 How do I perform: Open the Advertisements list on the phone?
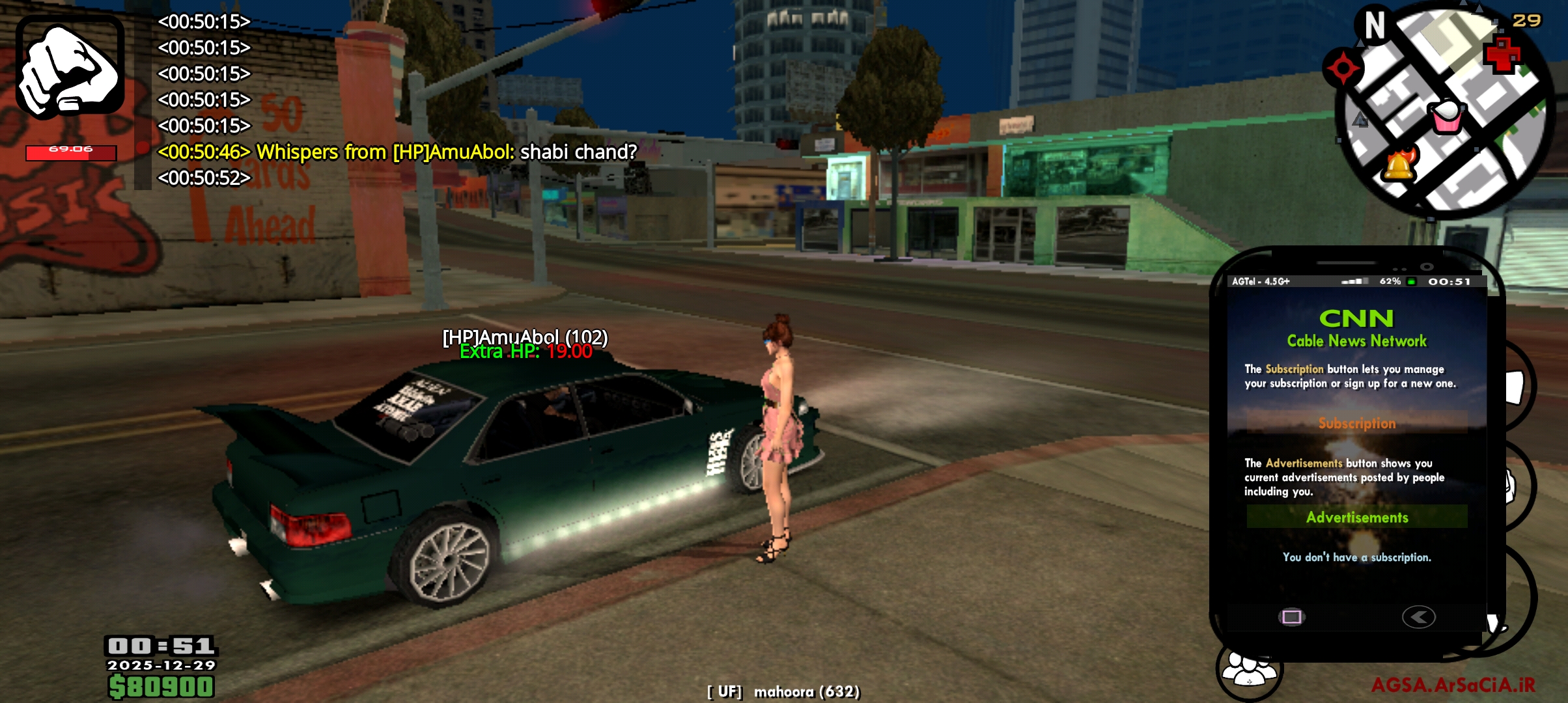1357,517
